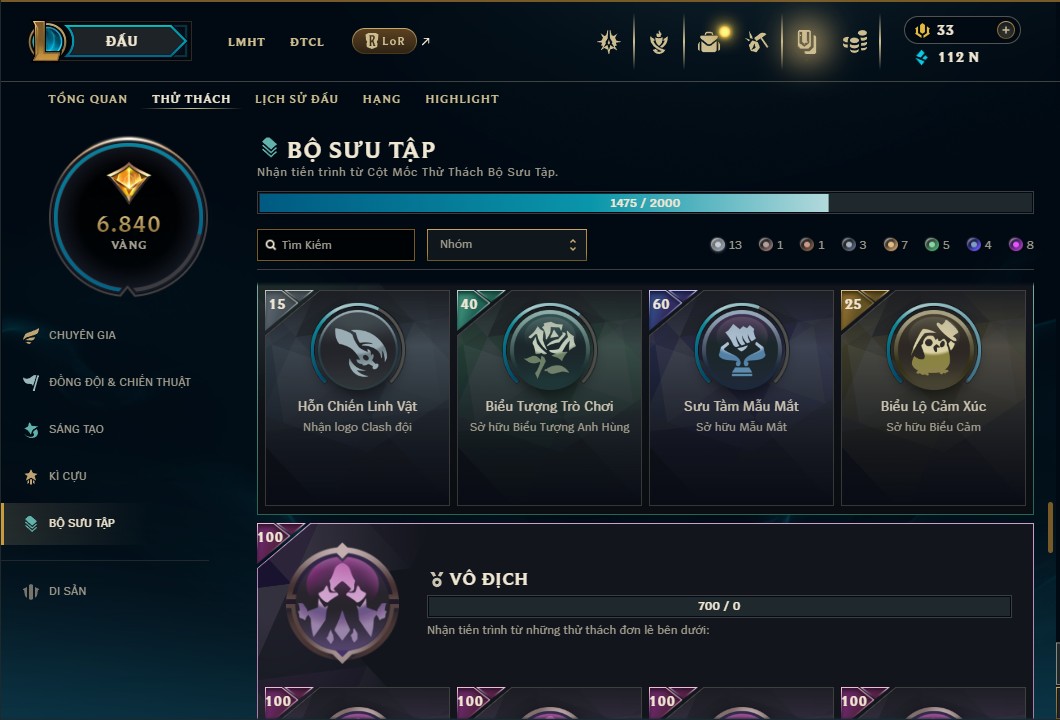Viewport: 1060px width, 720px height.
Task: Launch LoR from the top bar
Action: tap(384, 41)
